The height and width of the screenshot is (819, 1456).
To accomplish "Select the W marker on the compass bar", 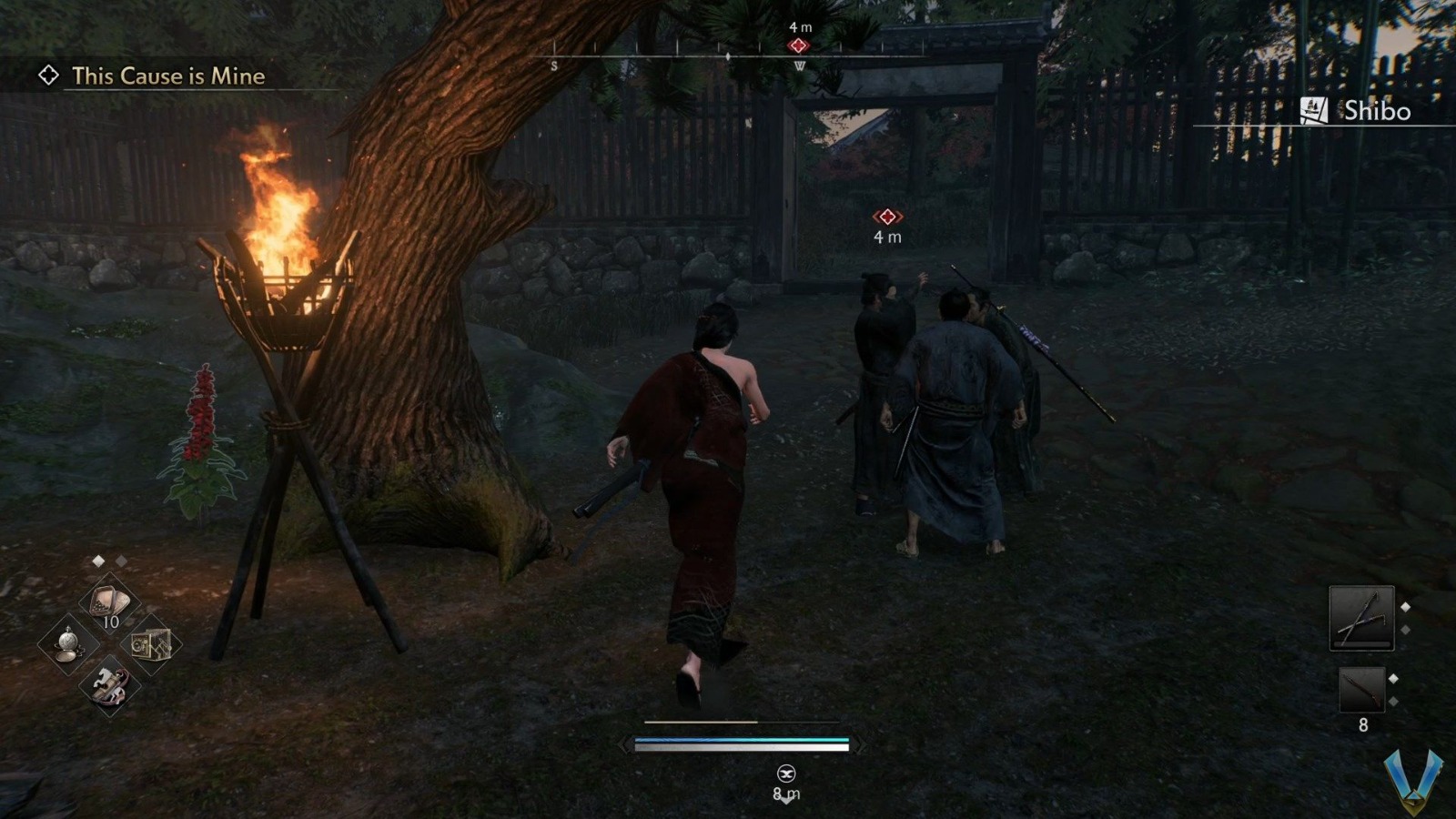I will click(800, 66).
